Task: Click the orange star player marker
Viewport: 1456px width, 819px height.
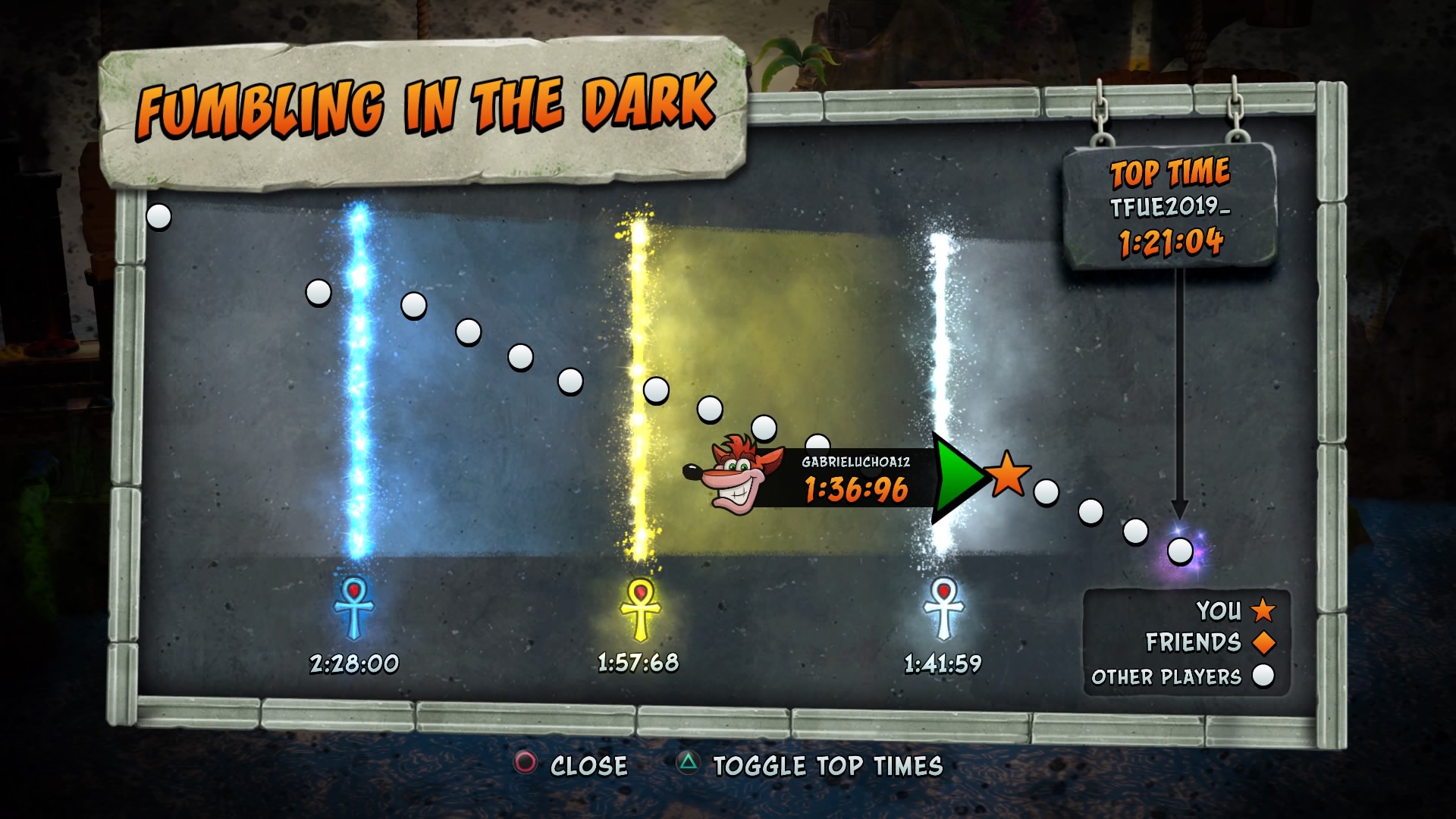Action: (x=1008, y=475)
